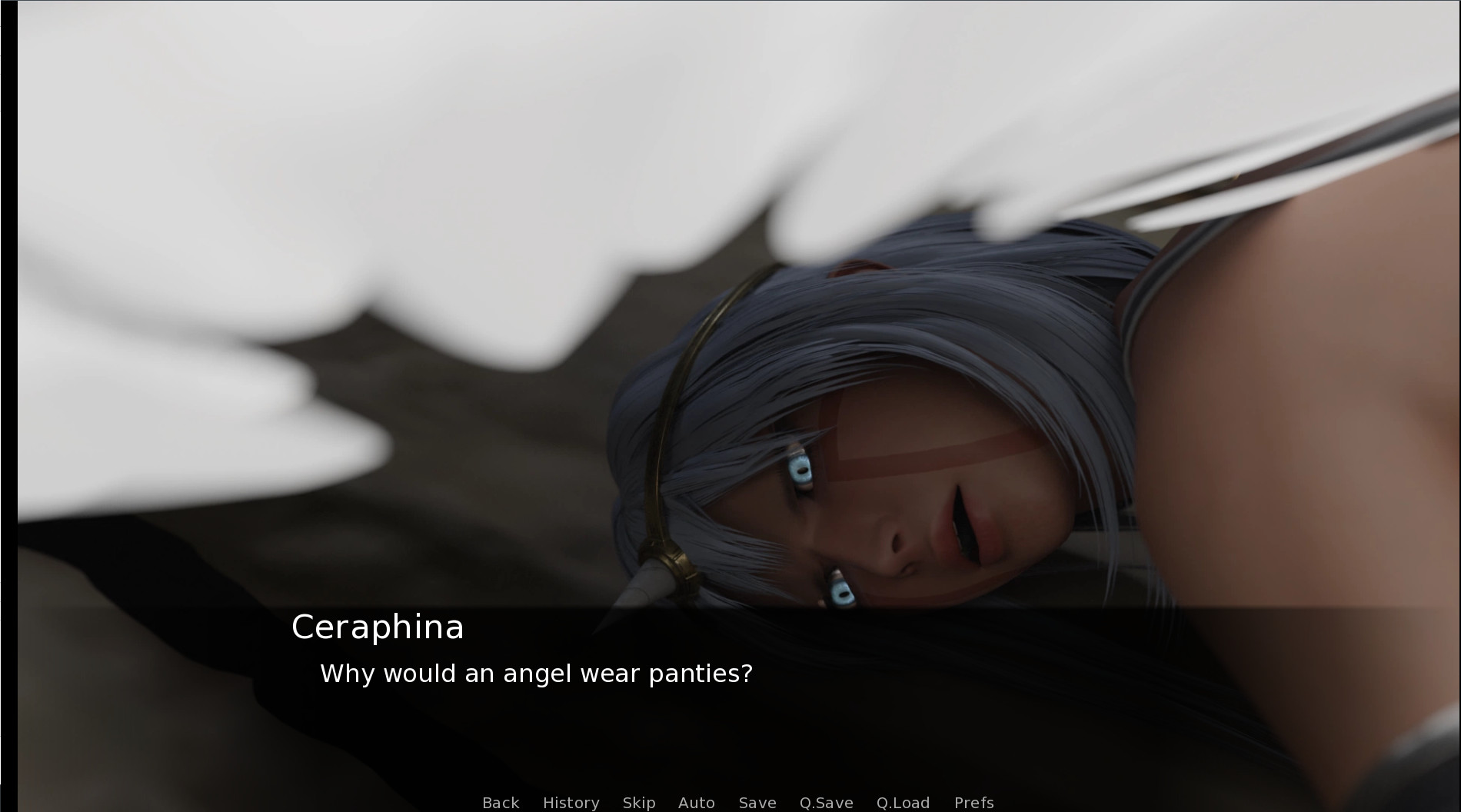Click the line "Why would an angel wear panties?"
Image resolution: width=1461 pixels, height=812 pixels.
click(536, 673)
